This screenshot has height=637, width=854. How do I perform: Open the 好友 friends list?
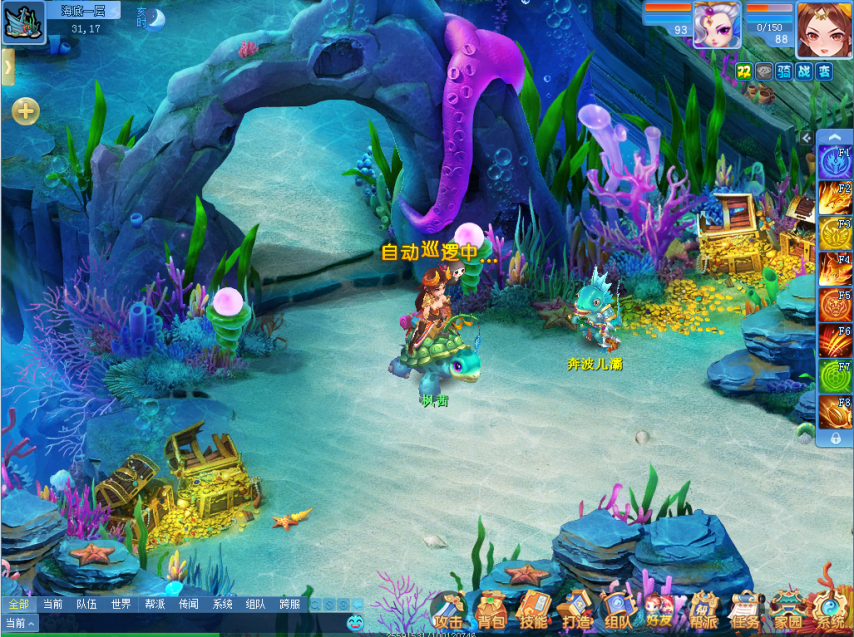660,610
